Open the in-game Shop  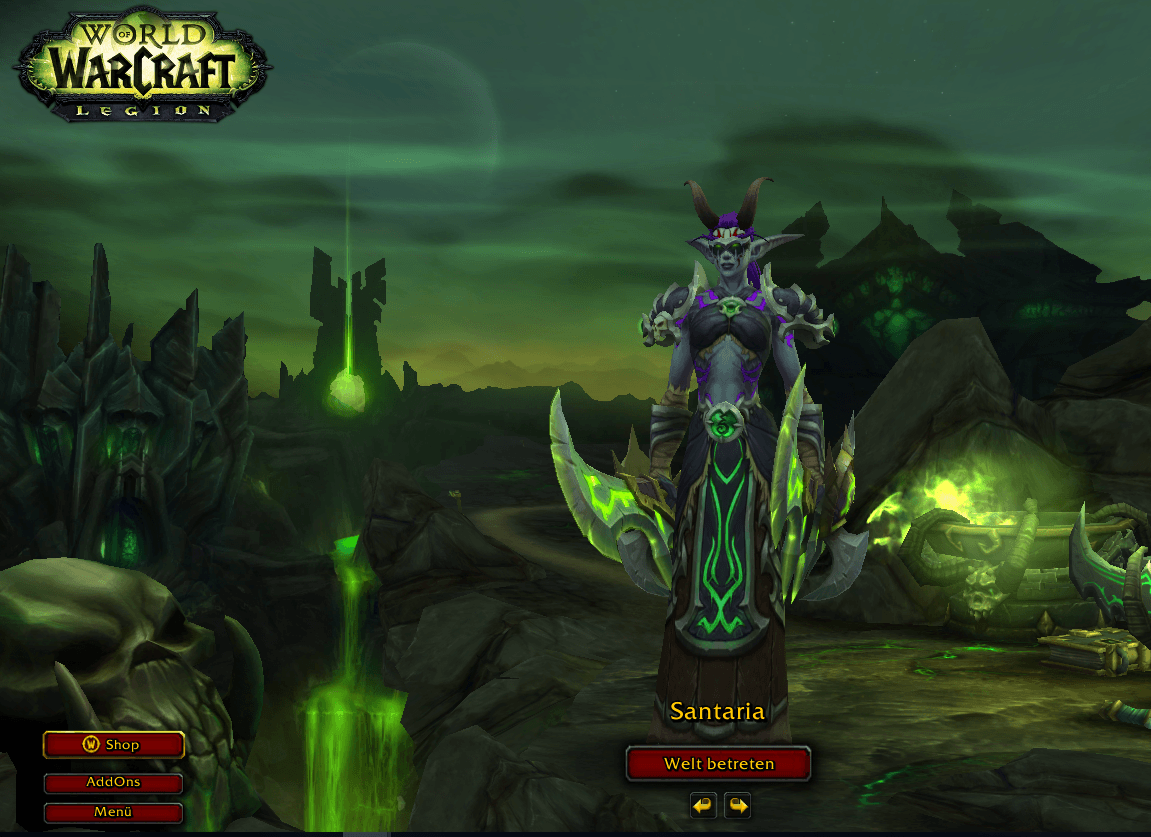114,745
